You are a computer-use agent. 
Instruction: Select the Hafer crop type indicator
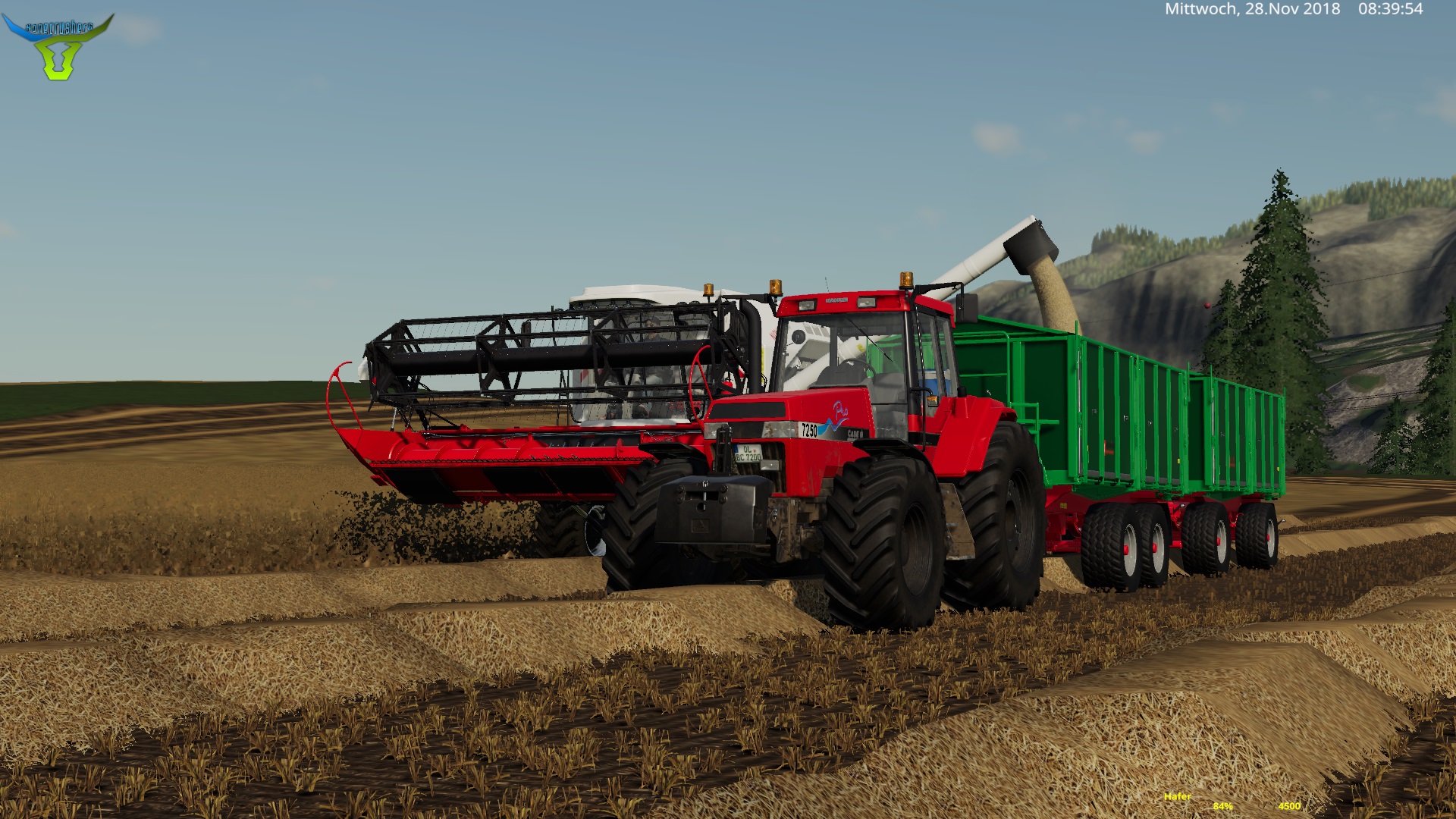tap(1177, 797)
